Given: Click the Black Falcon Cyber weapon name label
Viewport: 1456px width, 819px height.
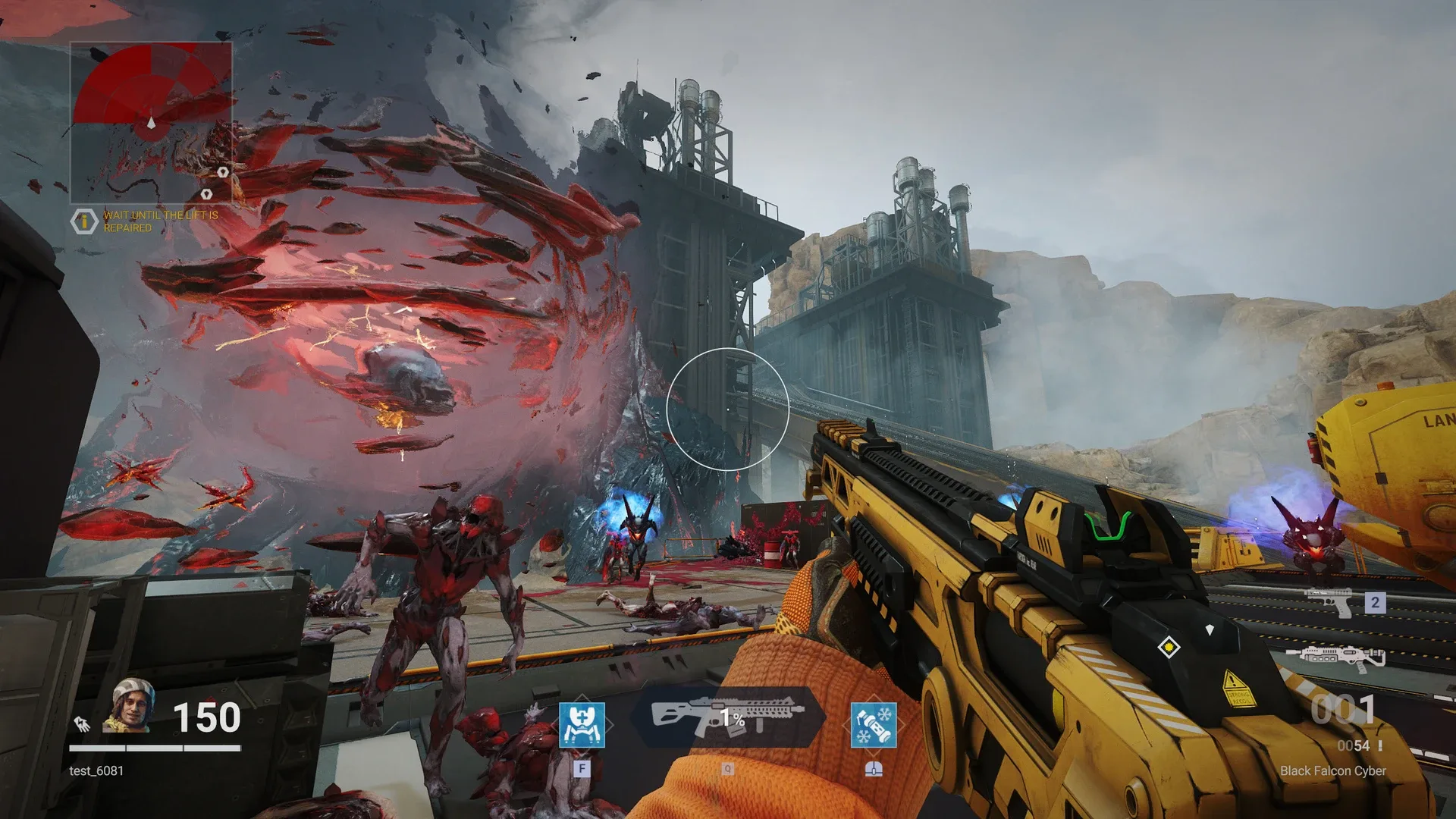Looking at the screenshot, I should (1332, 772).
